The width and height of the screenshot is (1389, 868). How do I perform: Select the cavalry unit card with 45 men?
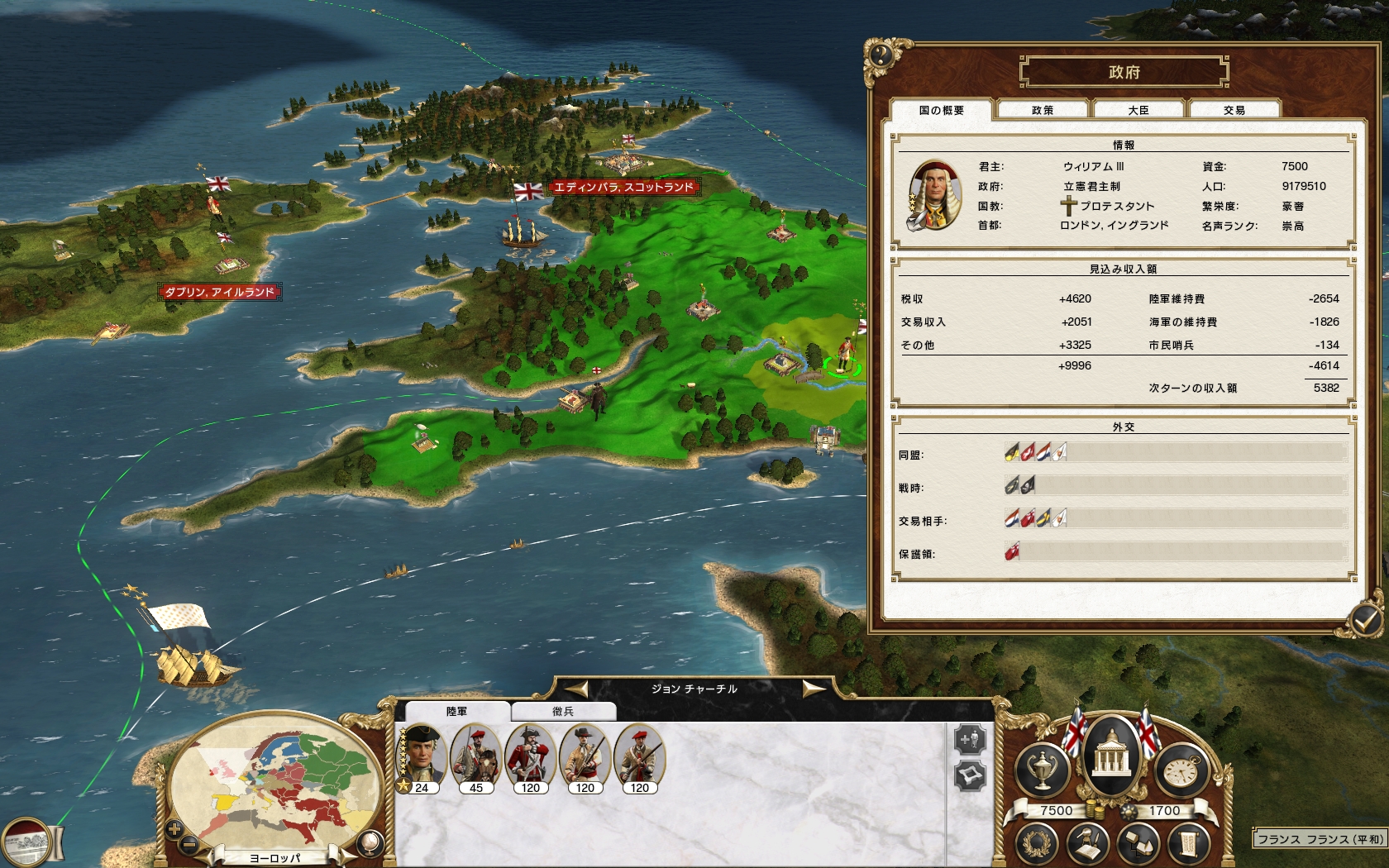pyautogui.click(x=476, y=756)
